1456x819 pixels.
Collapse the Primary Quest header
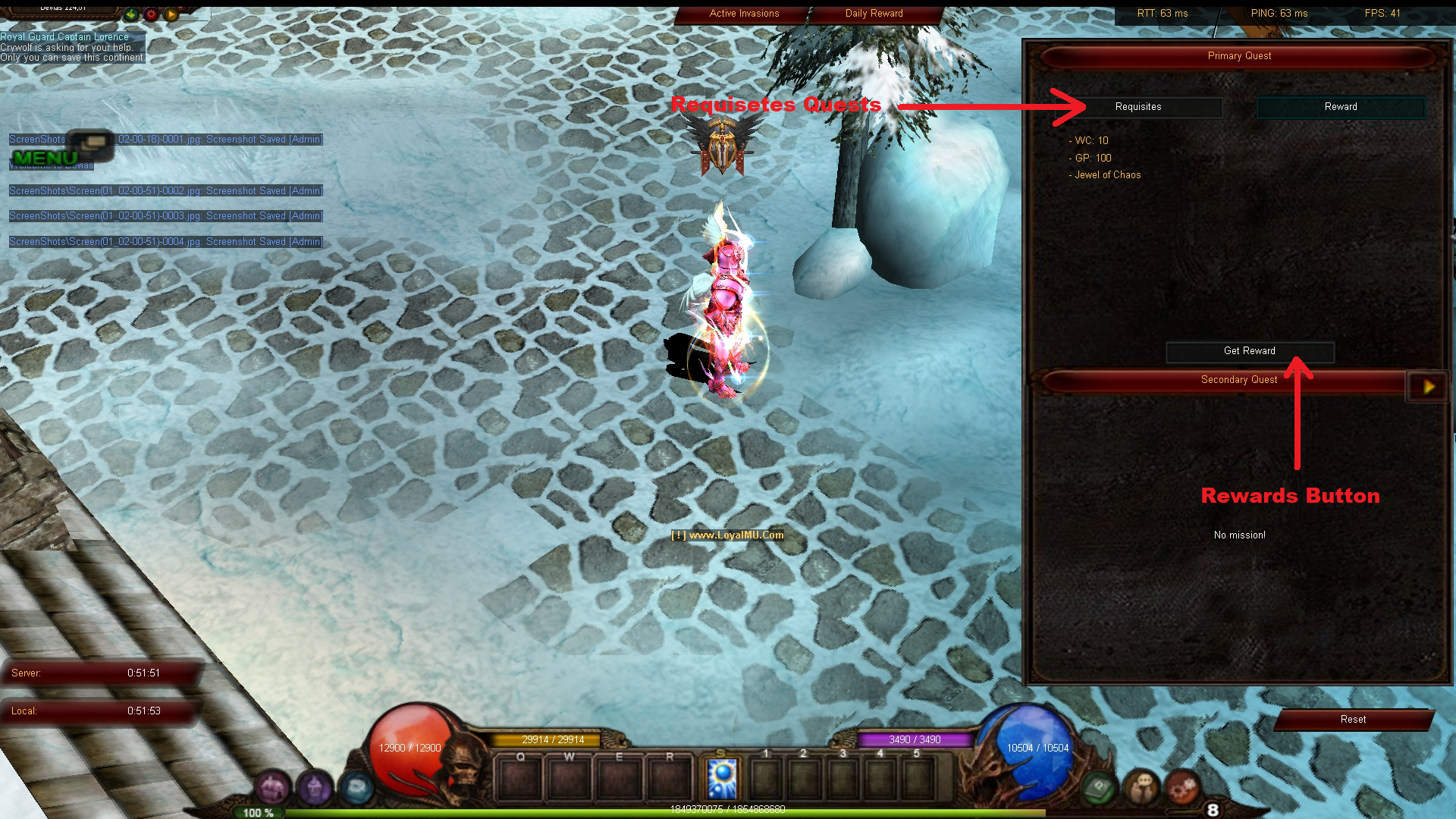1239,55
